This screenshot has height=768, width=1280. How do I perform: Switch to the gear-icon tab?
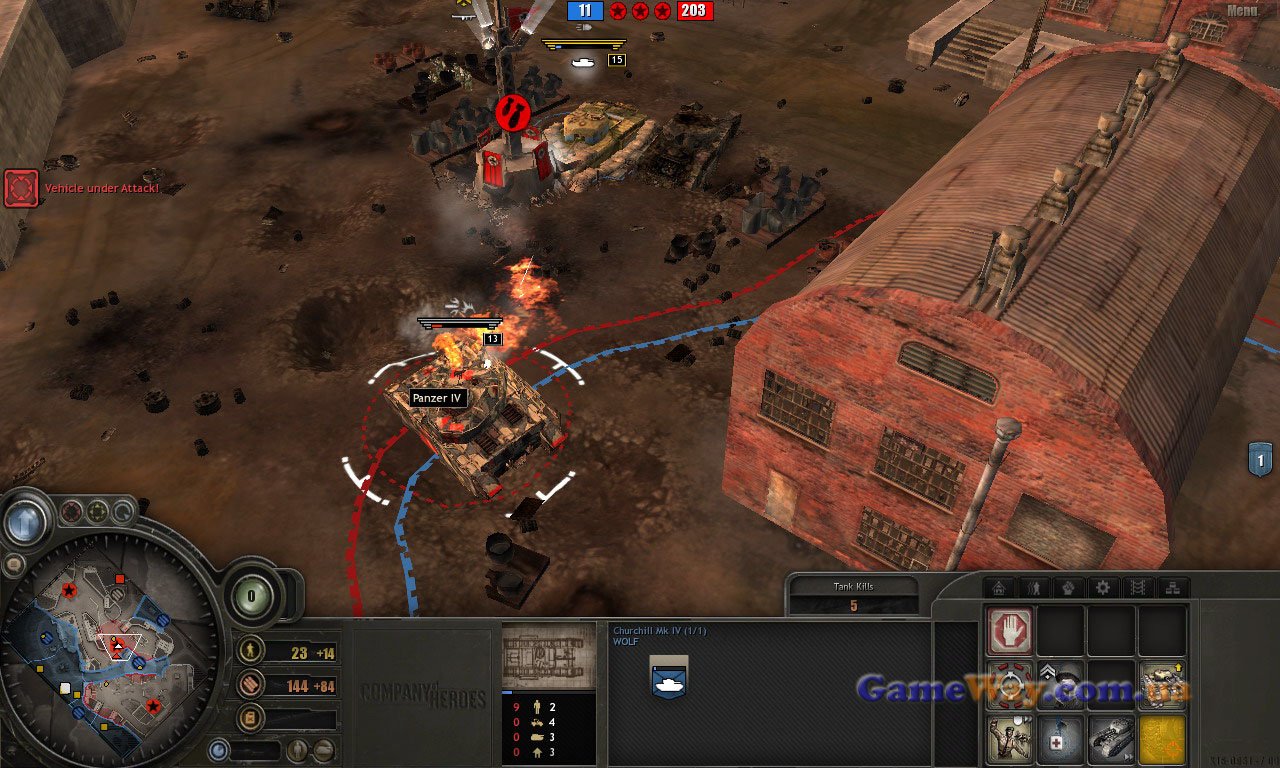coord(1103,588)
